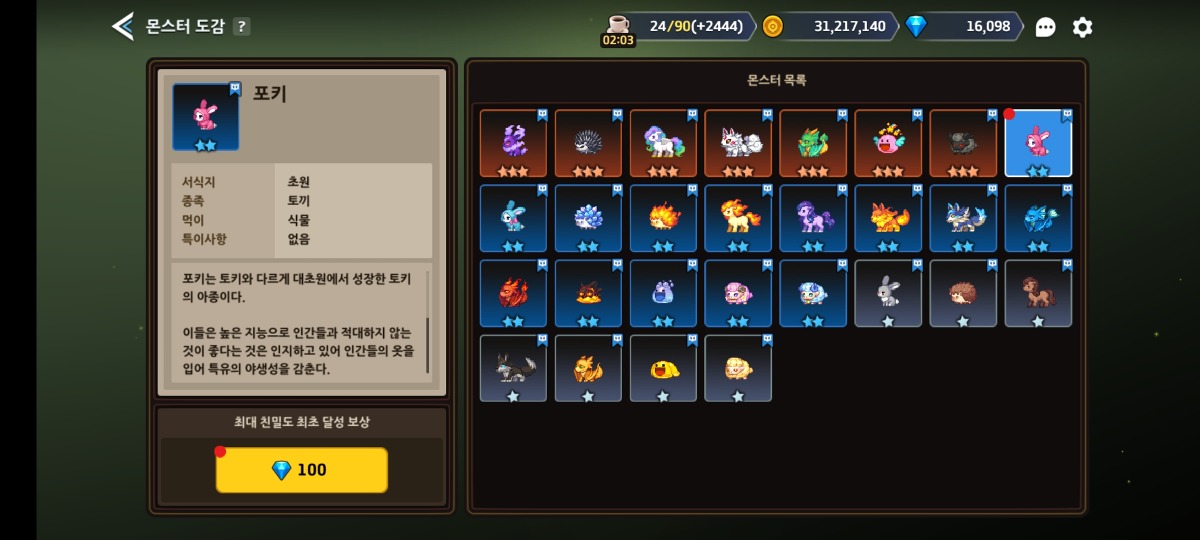Open the settings gear

pos(1082,27)
